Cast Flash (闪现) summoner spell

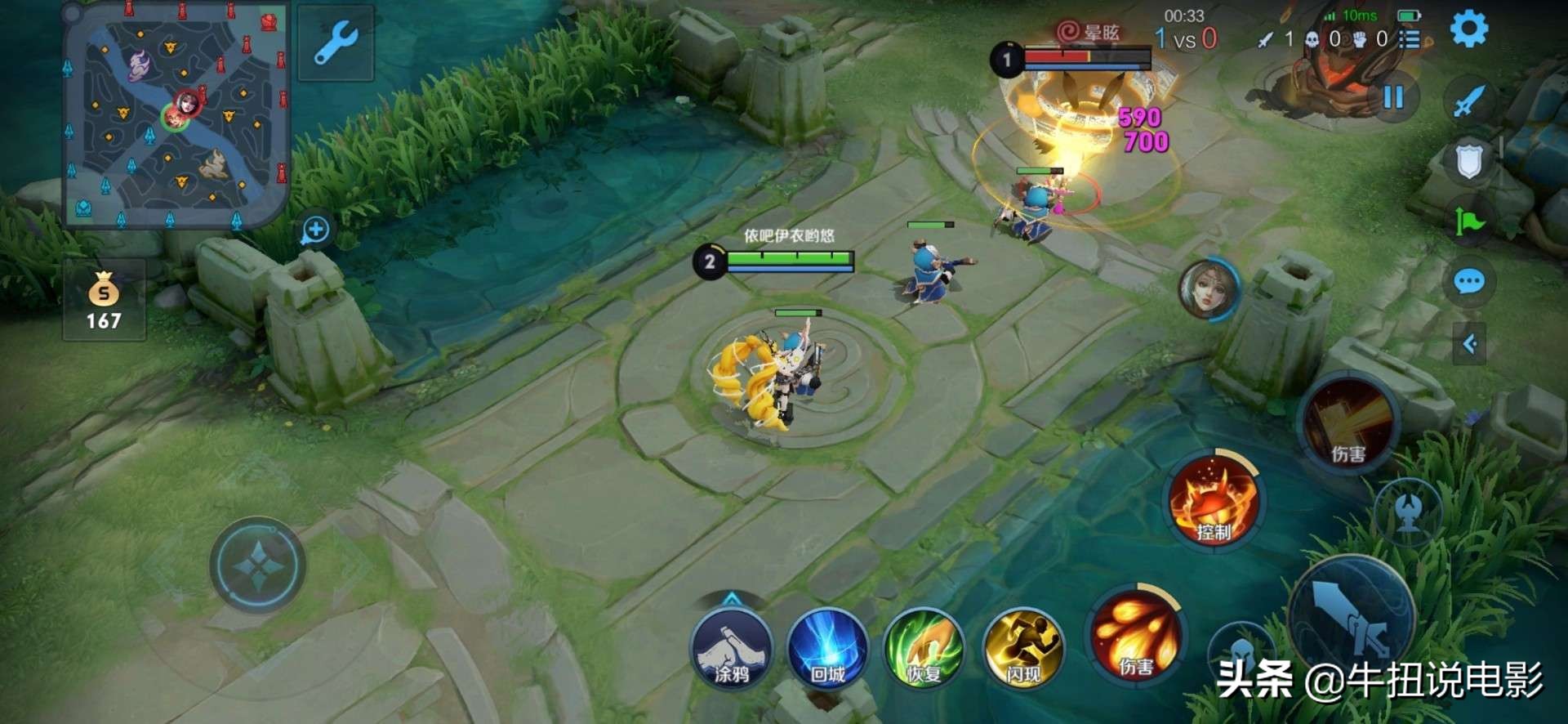(1023, 650)
